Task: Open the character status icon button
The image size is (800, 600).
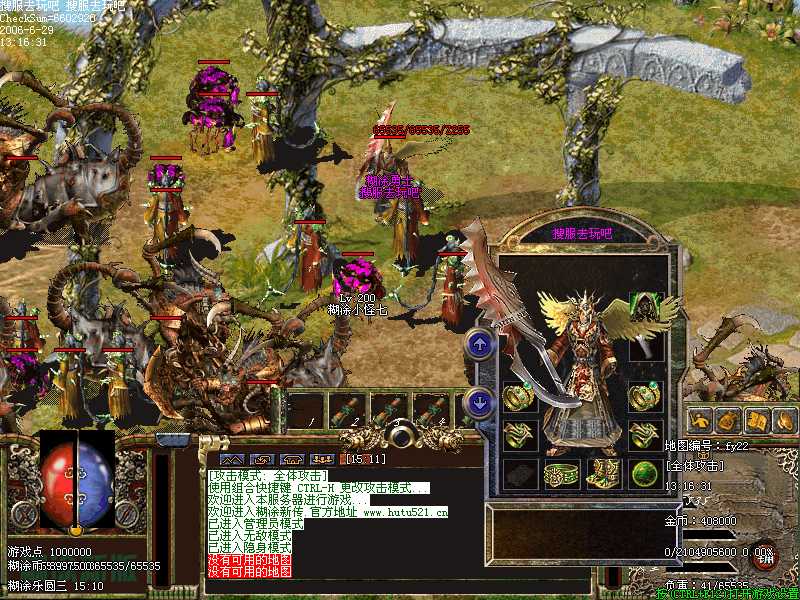Action: tap(700, 420)
